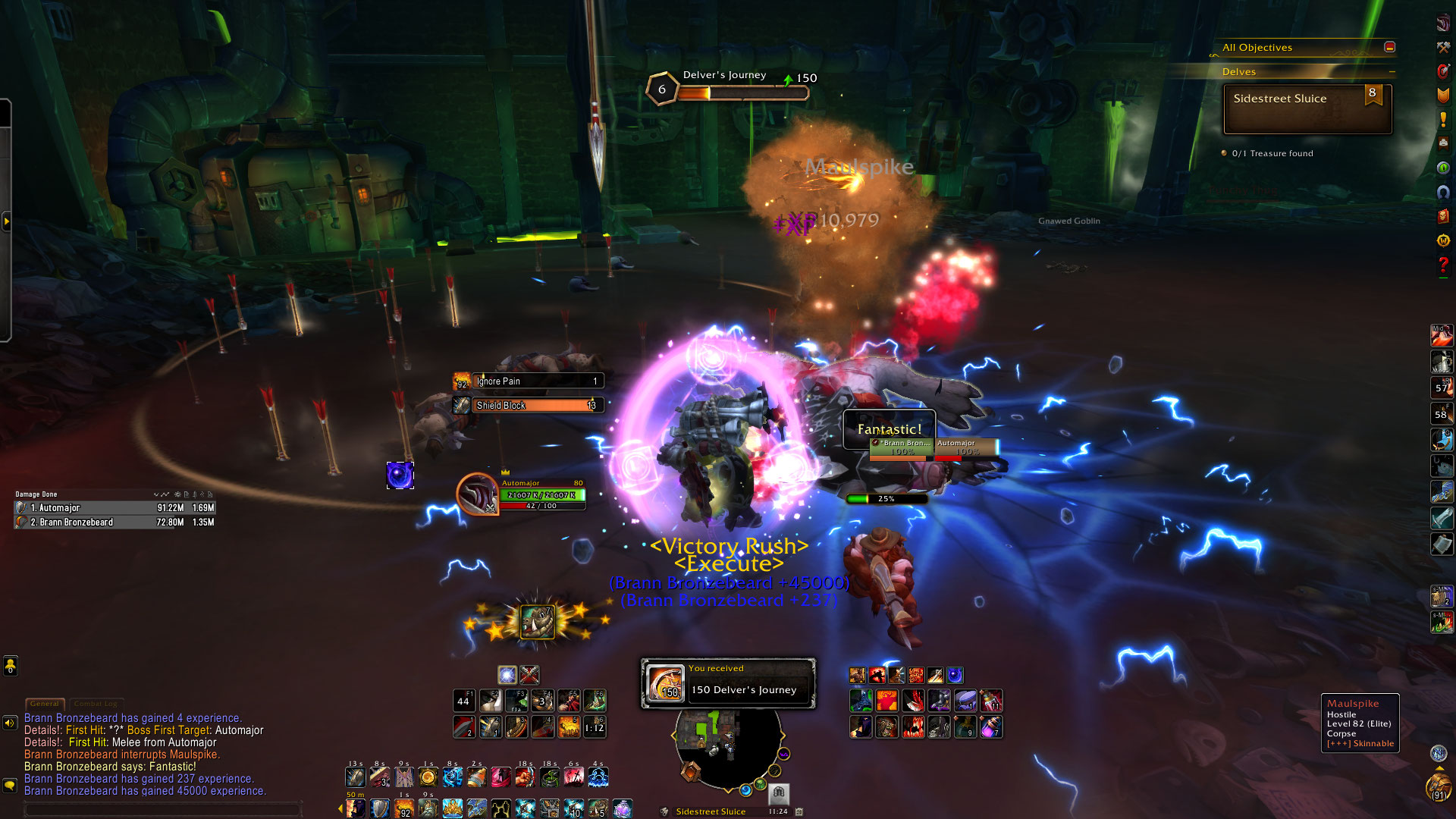Image resolution: width=1456 pixels, height=819 pixels.
Task: Switch to the Combat Log chat tab
Action: point(96,704)
